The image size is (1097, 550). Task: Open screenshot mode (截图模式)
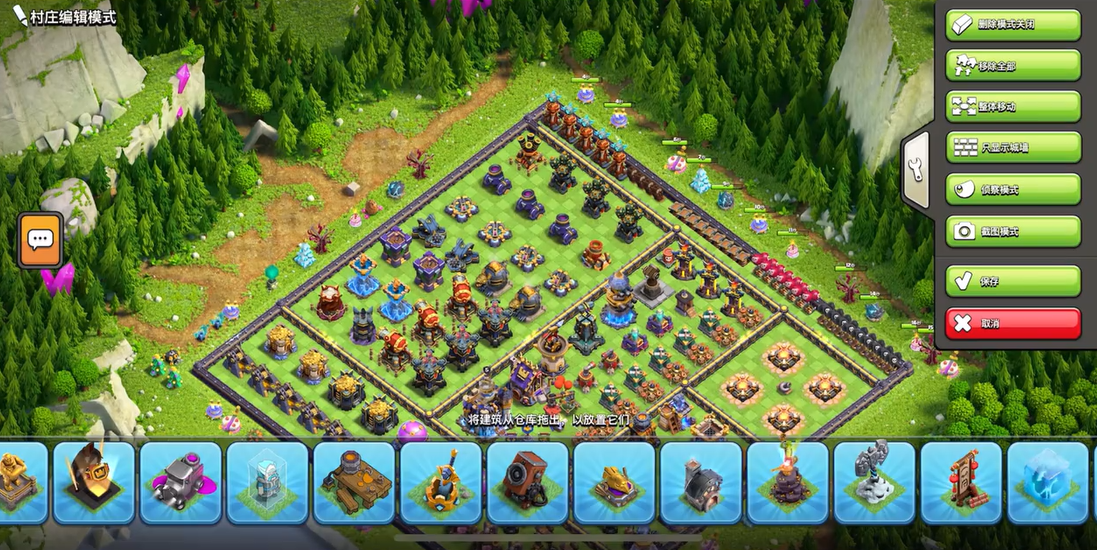[1013, 231]
